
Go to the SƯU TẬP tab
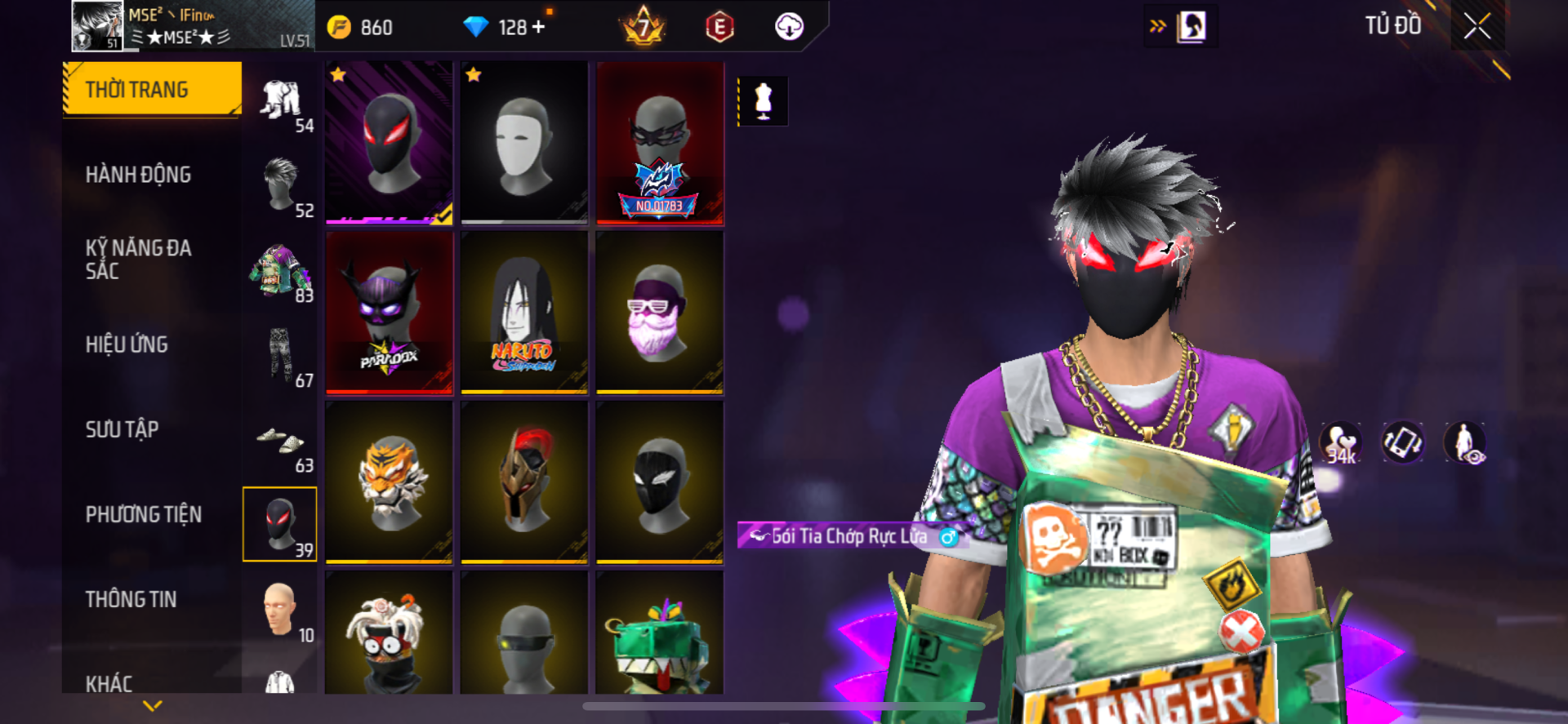[122, 429]
